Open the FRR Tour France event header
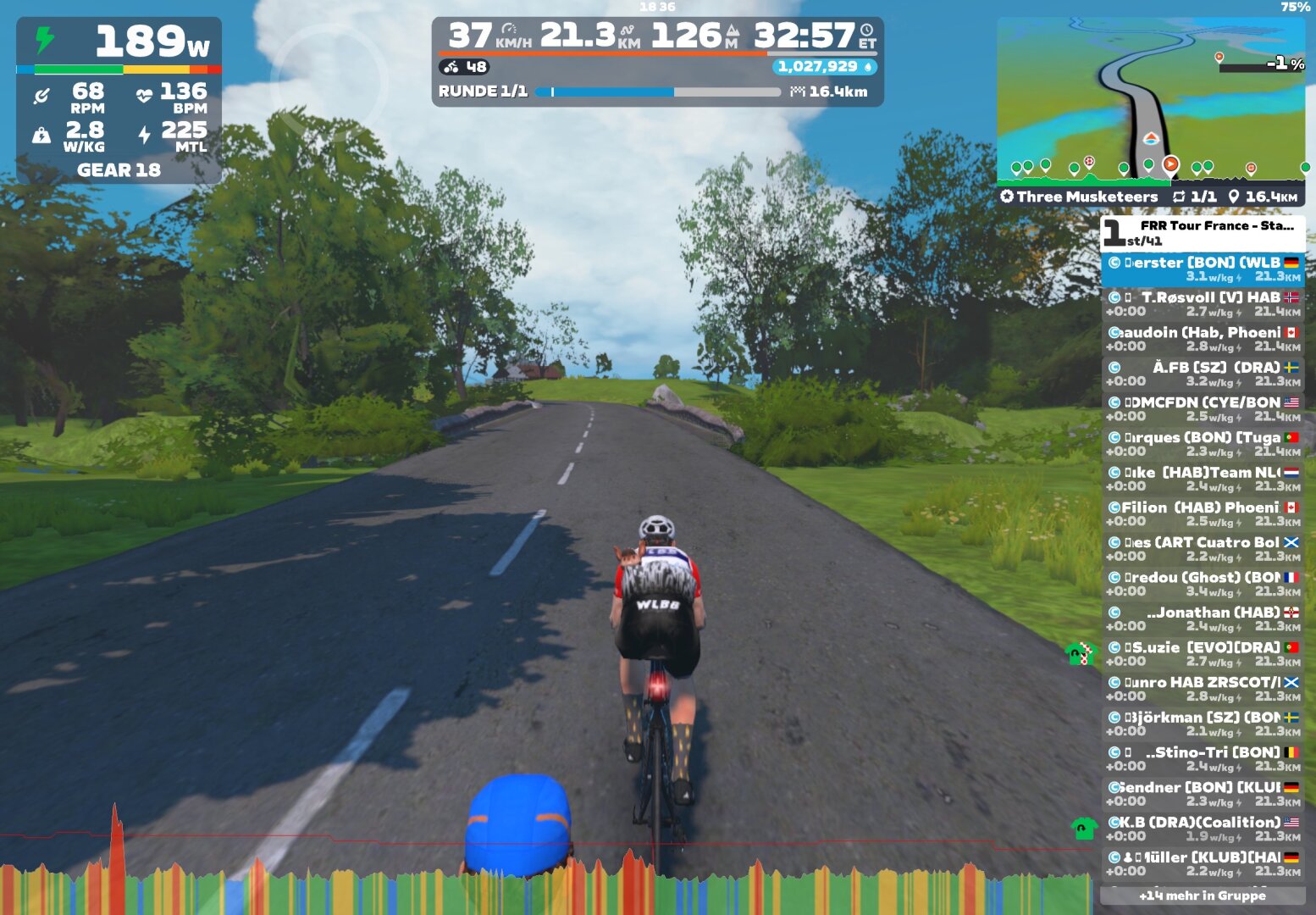This screenshot has width=1316, height=915. [x=1203, y=232]
